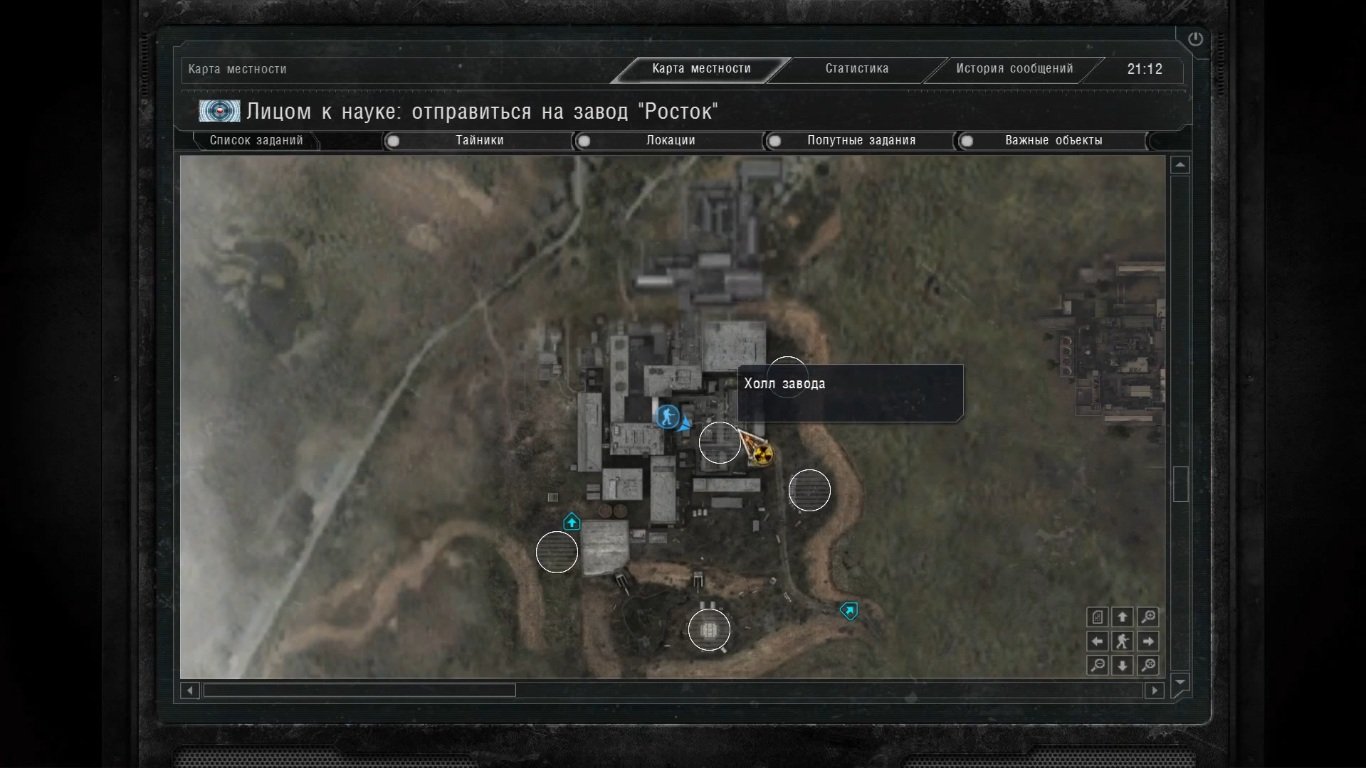Pan the map down with the arrow button
The height and width of the screenshot is (768, 1366).
[1123, 666]
